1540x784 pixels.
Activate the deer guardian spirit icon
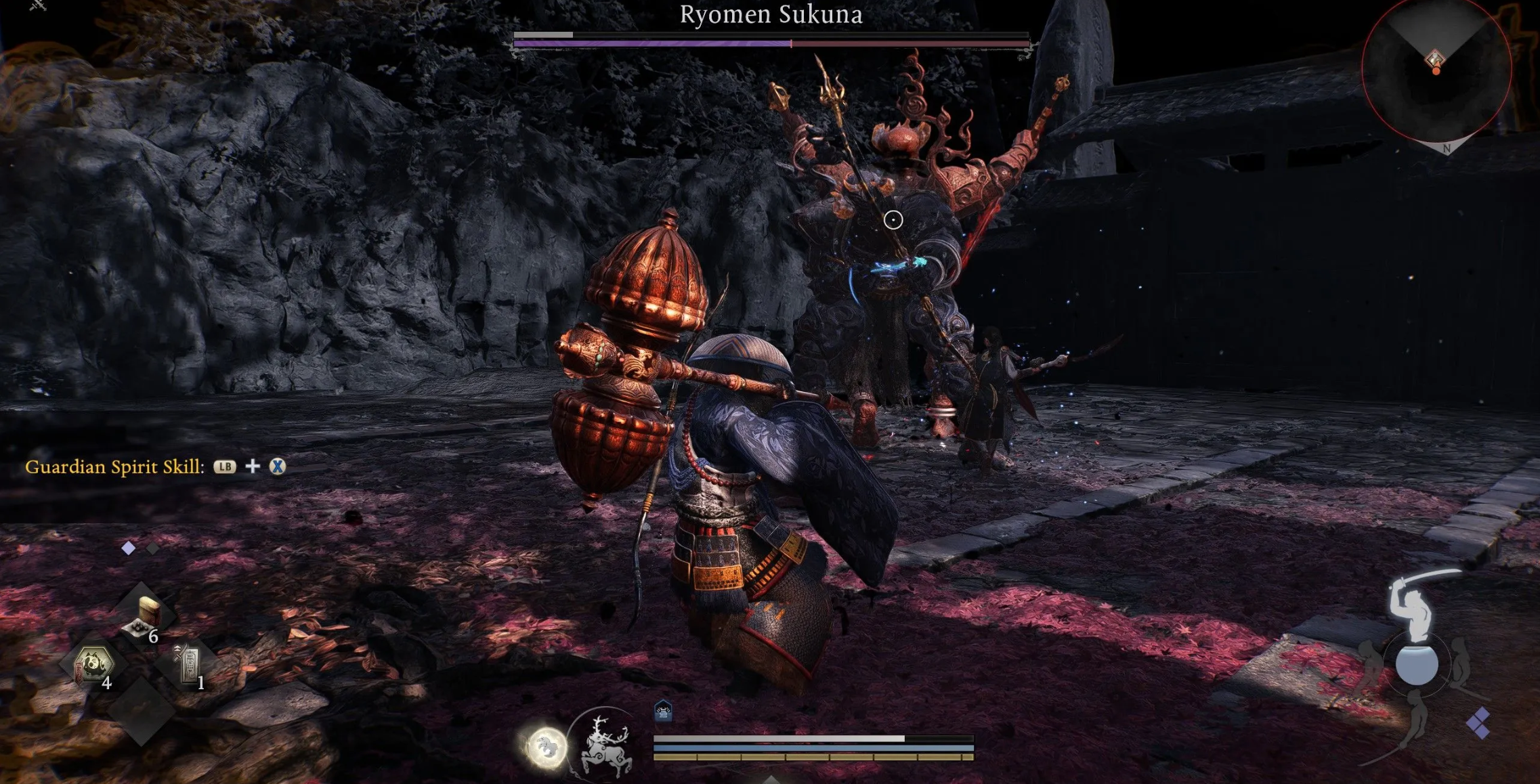(x=606, y=745)
